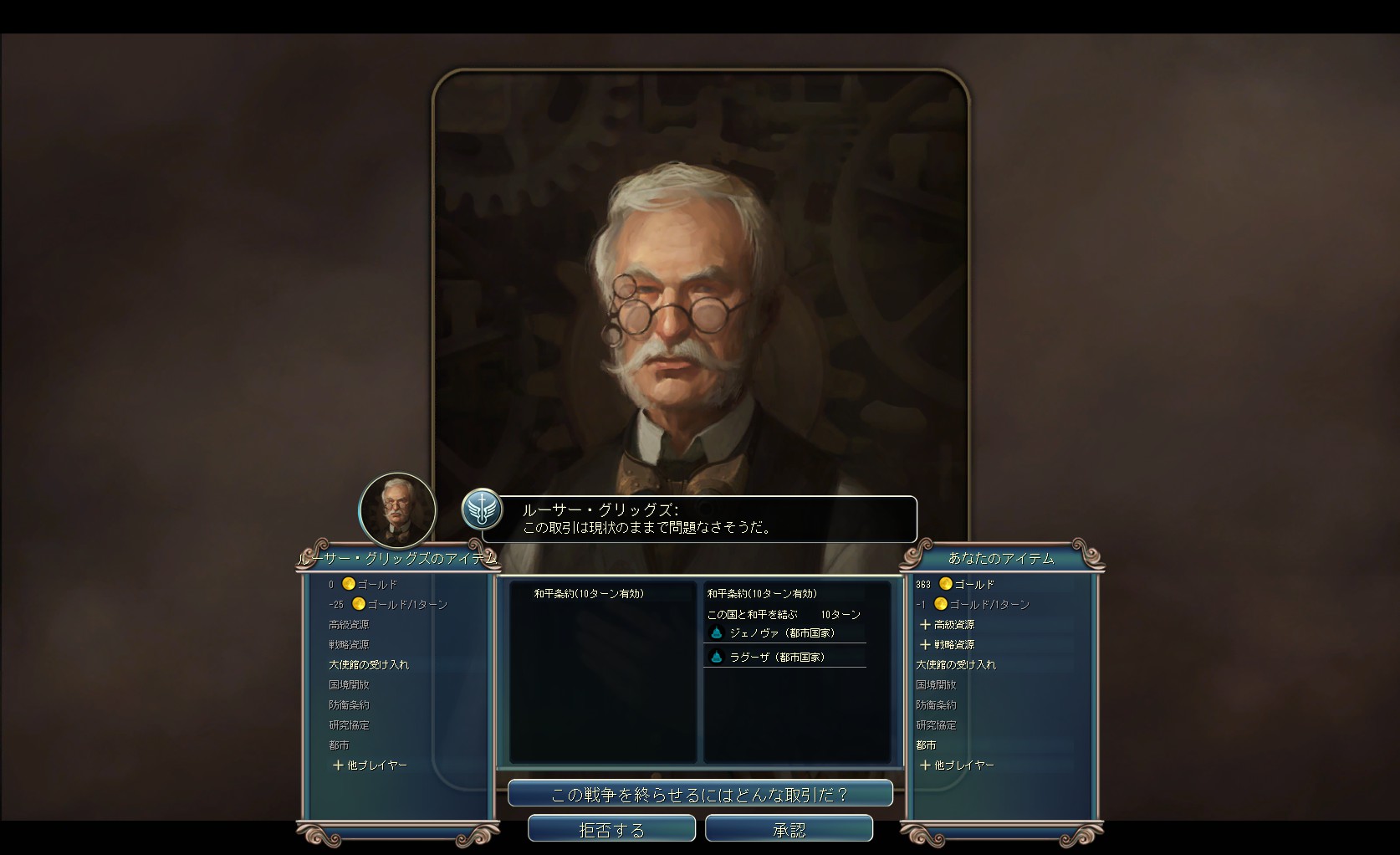Click the 和平条約(10ターン有効) entry in your offer

764,592
